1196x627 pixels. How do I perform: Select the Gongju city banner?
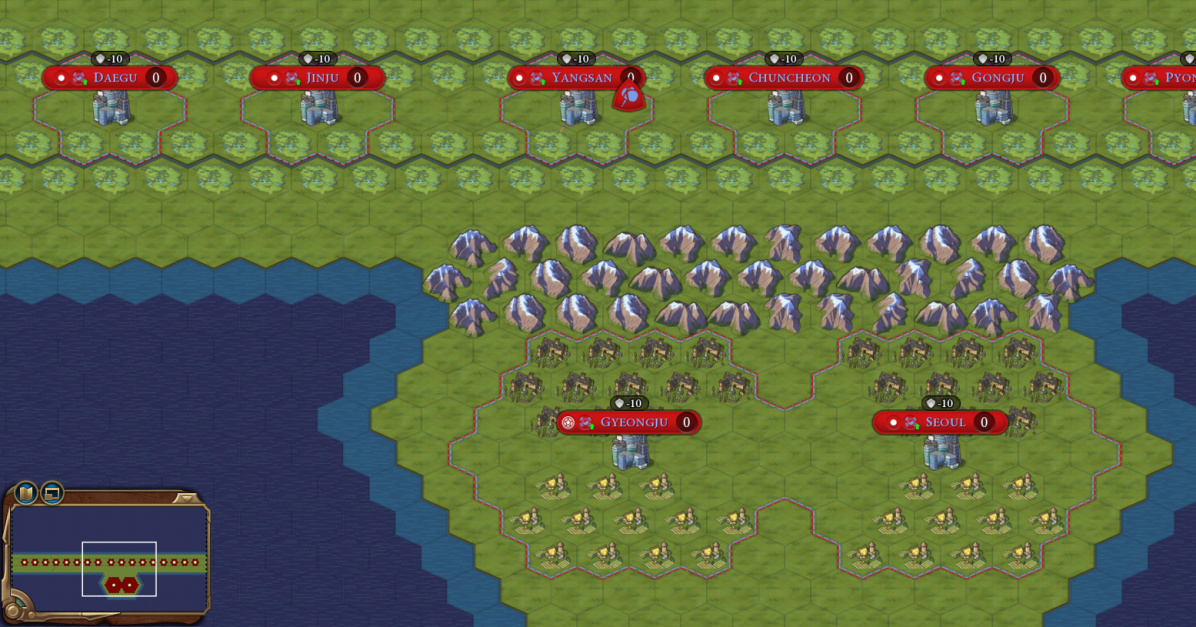[x=990, y=78]
